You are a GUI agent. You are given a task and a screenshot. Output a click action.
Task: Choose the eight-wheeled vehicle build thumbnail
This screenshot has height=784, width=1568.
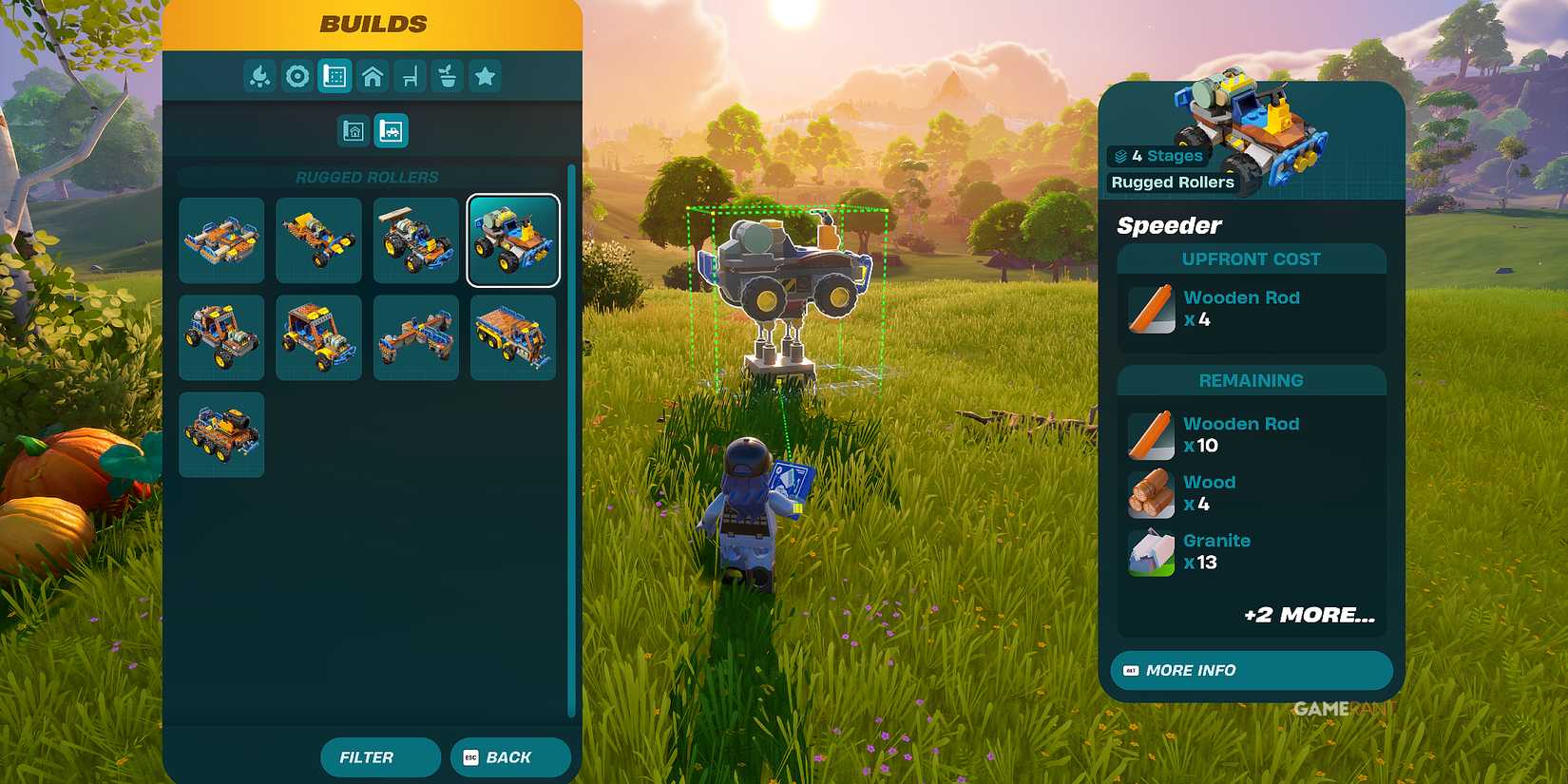point(221,434)
